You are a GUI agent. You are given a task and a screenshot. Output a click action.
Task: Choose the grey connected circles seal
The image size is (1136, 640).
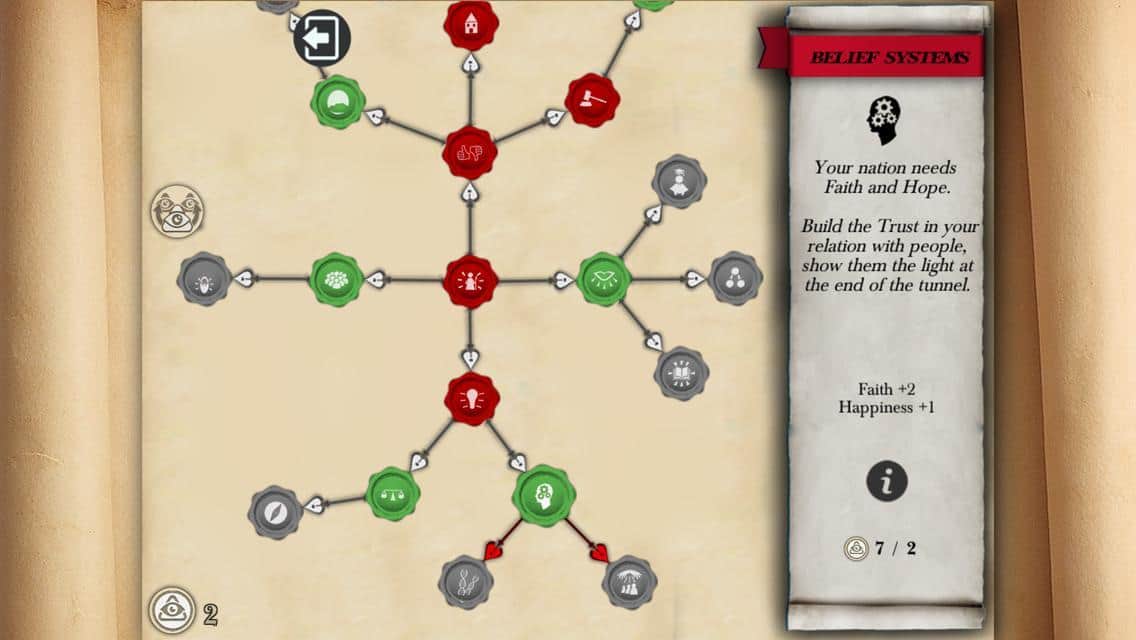(x=736, y=278)
